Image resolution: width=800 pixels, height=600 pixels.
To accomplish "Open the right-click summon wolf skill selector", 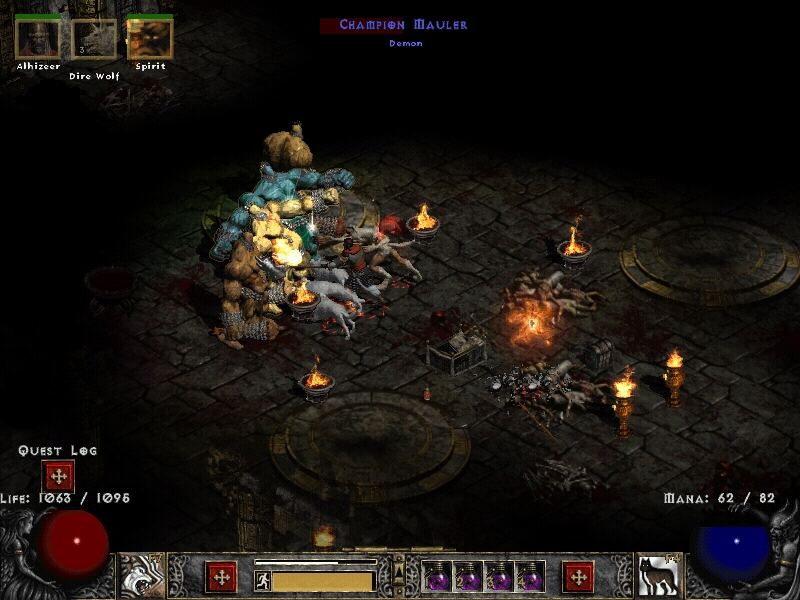I will (x=658, y=575).
